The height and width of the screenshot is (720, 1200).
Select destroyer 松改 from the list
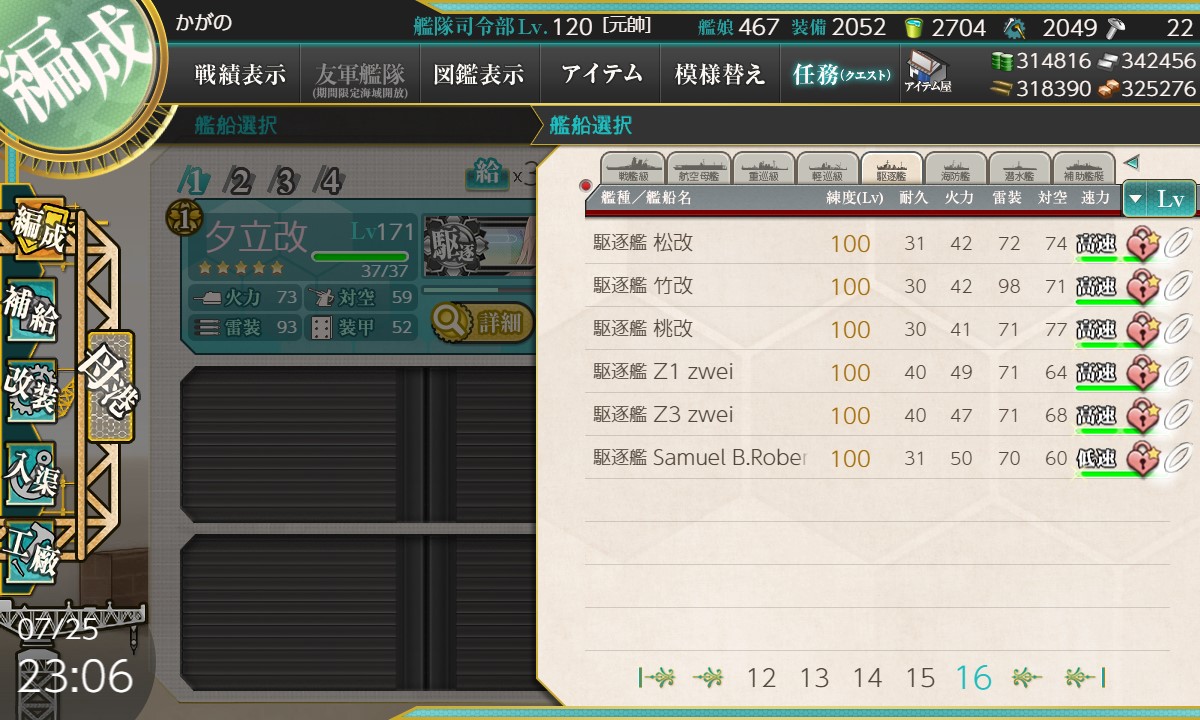coord(700,243)
